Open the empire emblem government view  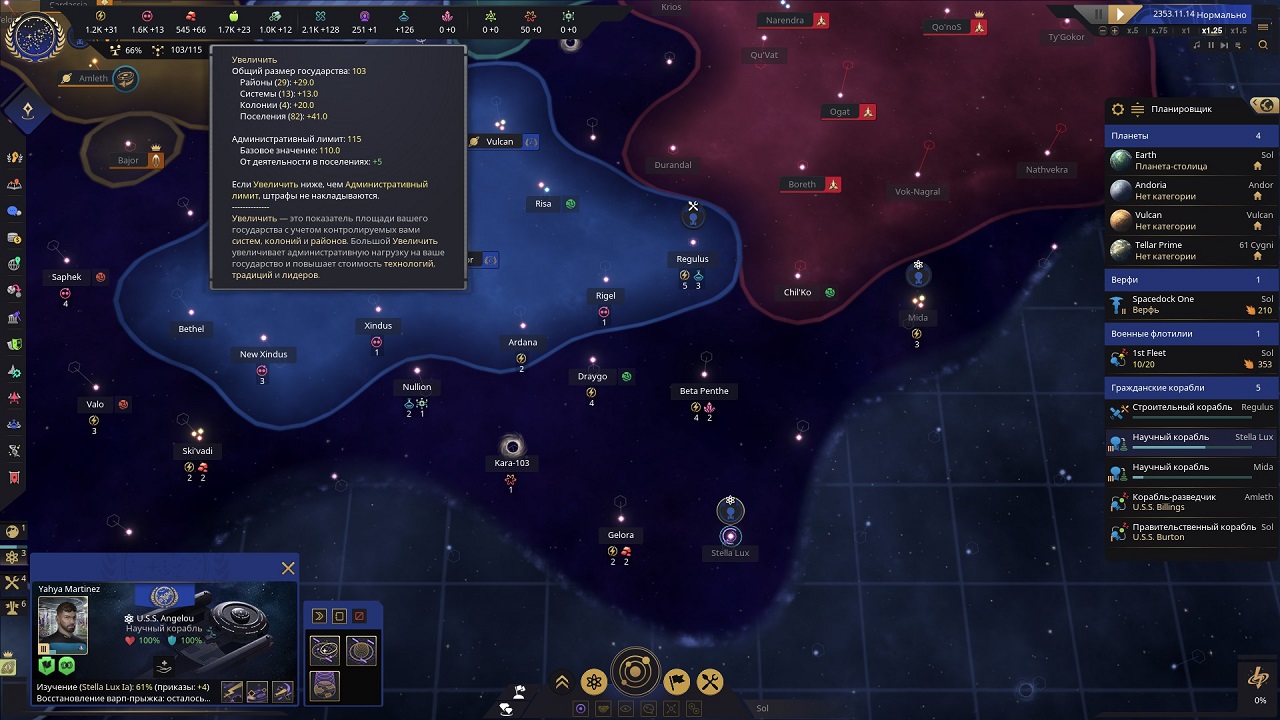click(35, 37)
